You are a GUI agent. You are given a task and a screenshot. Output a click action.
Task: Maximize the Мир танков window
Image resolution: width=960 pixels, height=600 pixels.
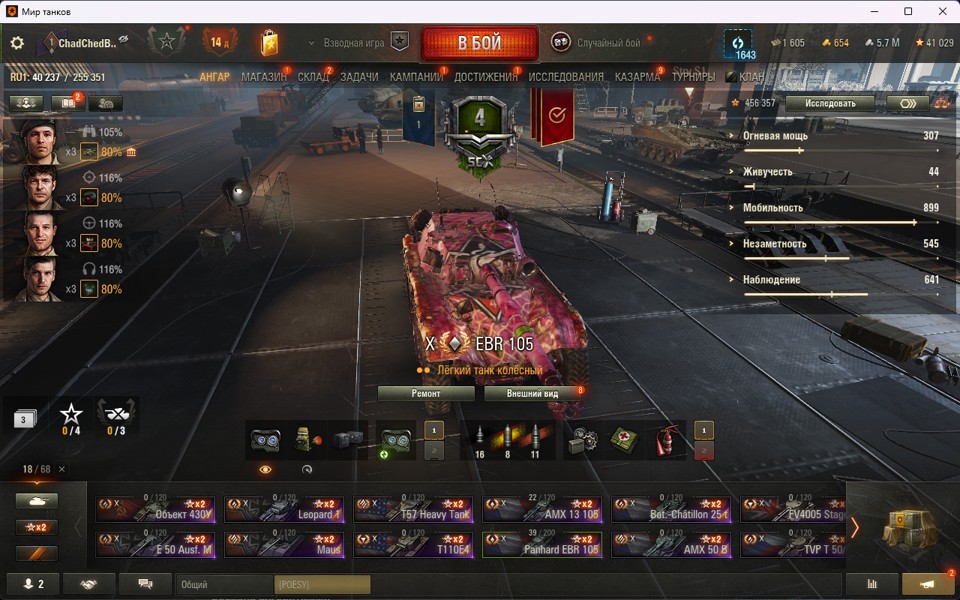point(908,11)
